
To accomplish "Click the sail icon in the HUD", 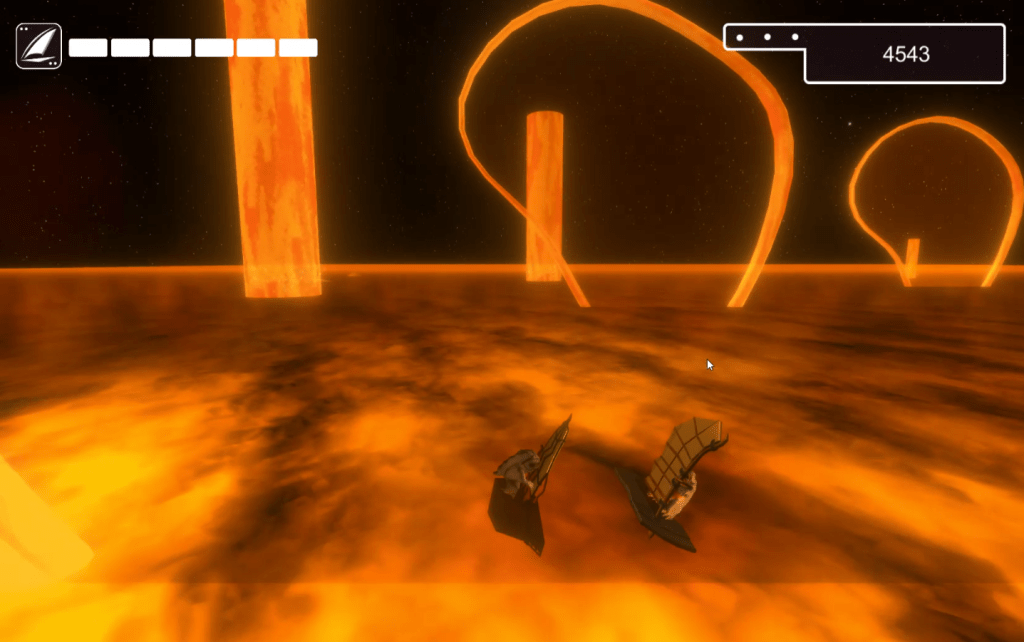I will pos(39,46).
